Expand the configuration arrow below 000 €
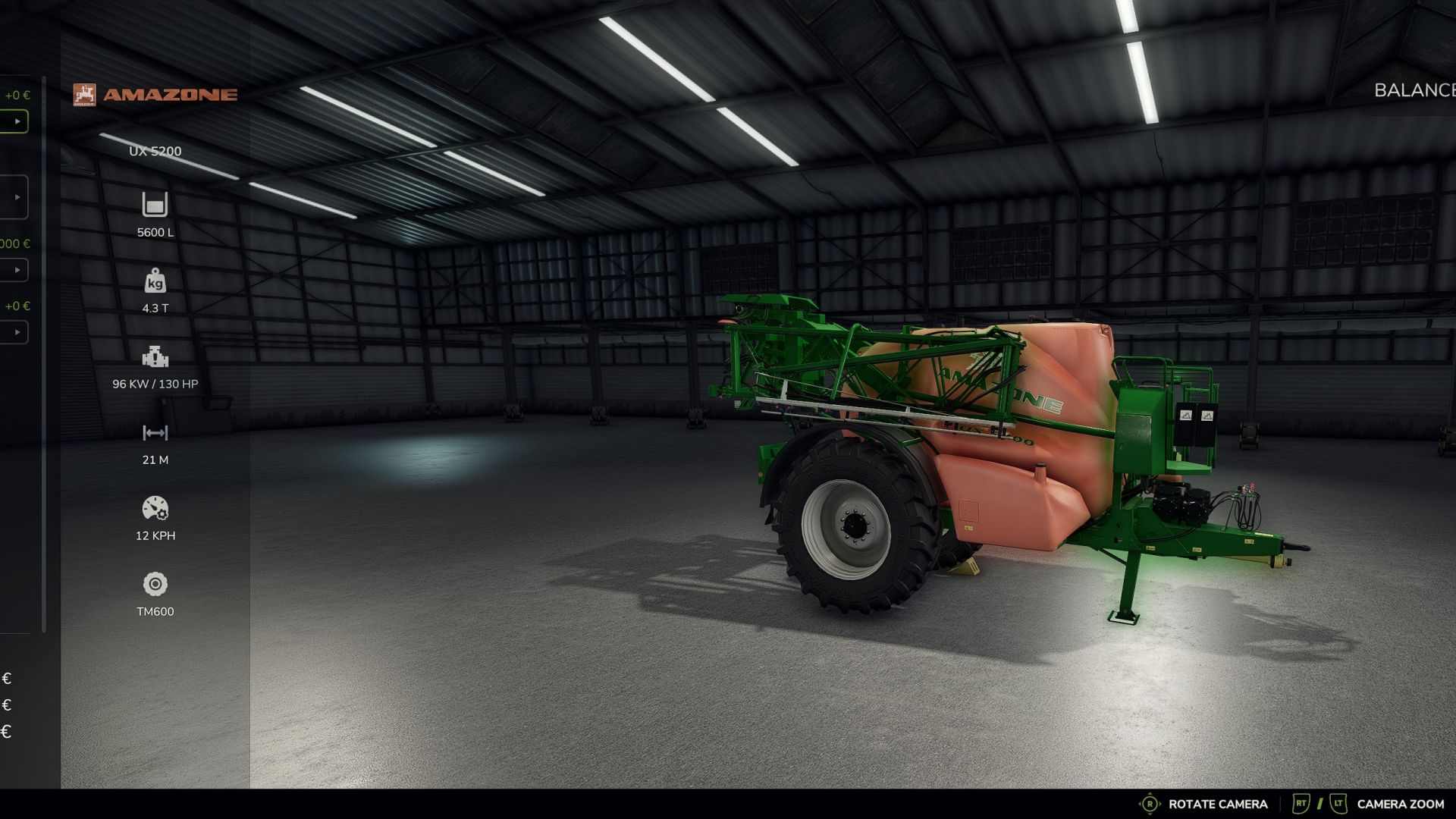The image size is (1456, 819). pos(17,270)
